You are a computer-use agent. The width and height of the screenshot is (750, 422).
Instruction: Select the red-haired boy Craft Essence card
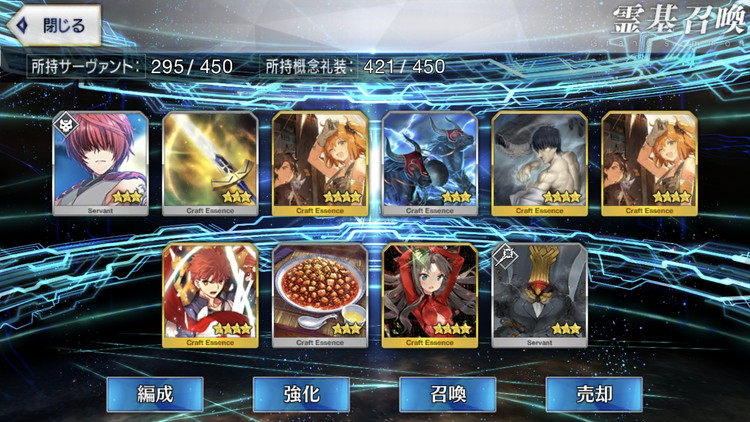tap(210, 296)
